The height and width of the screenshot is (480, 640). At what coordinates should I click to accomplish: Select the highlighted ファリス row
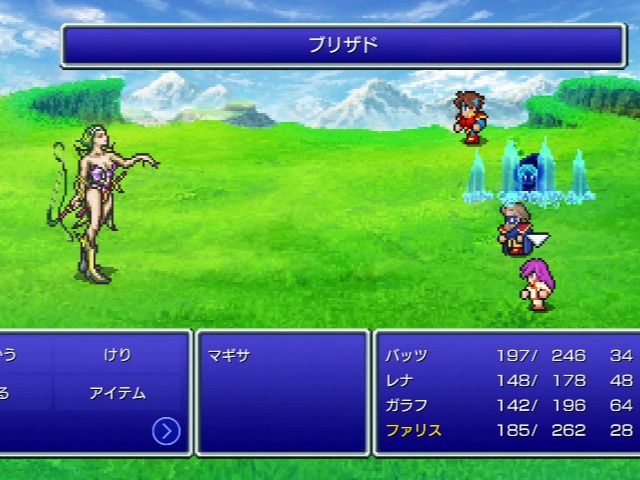tap(414, 431)
